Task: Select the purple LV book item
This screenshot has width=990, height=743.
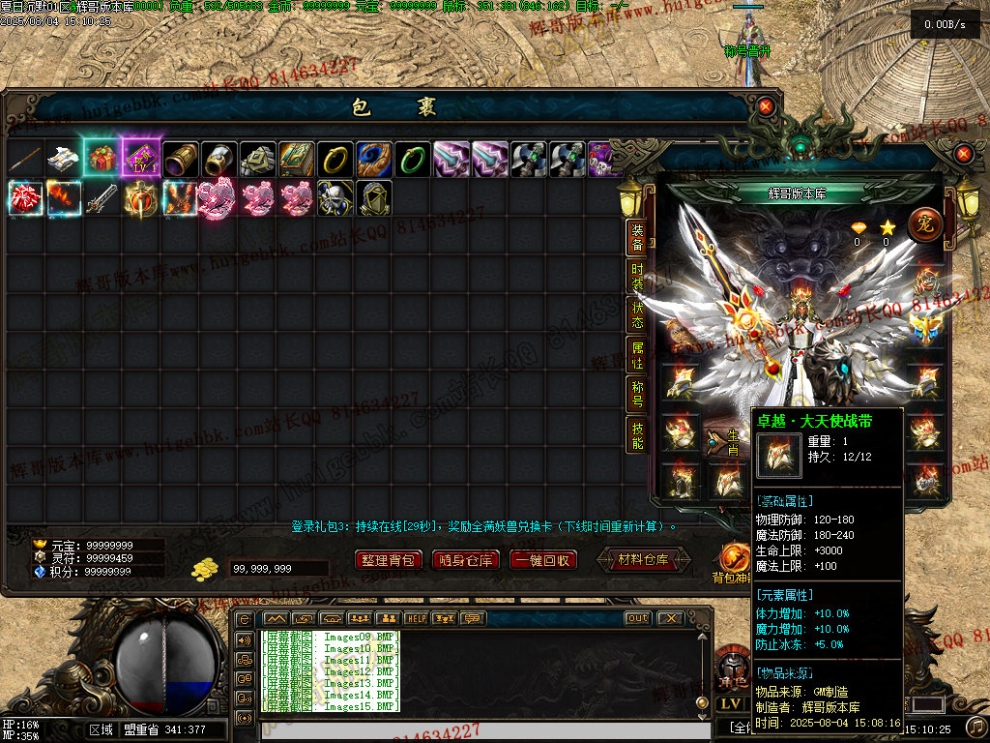Action: click(x=140, y=158)
